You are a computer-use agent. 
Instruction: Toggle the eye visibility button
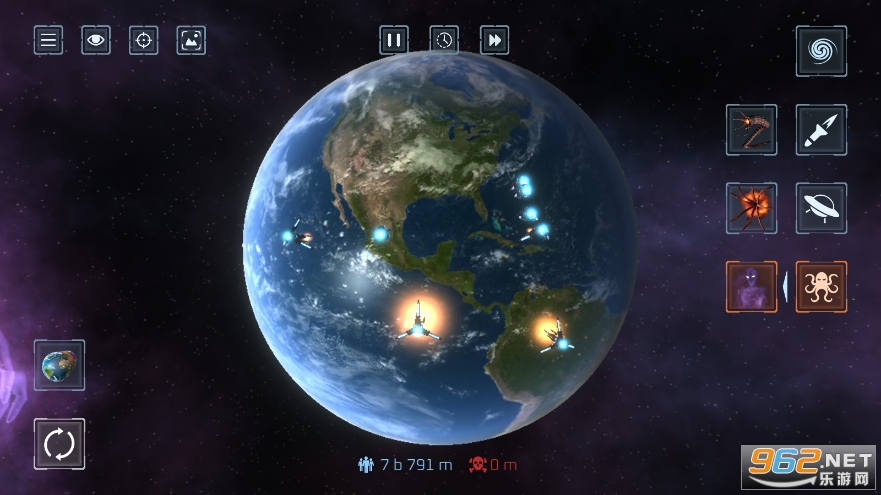(x=96, y=40)
